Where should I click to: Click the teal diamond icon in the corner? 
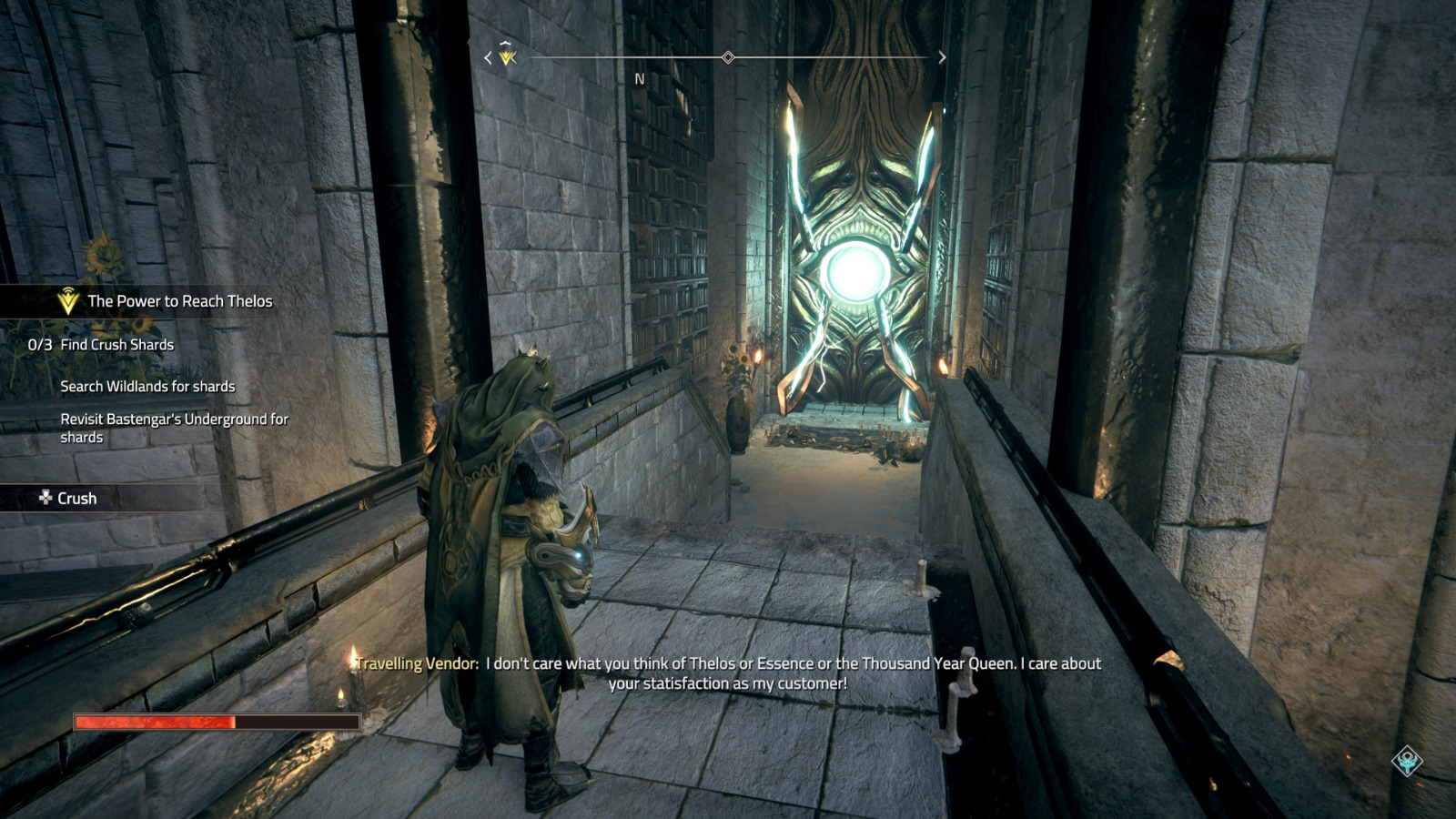[1407, 761]
